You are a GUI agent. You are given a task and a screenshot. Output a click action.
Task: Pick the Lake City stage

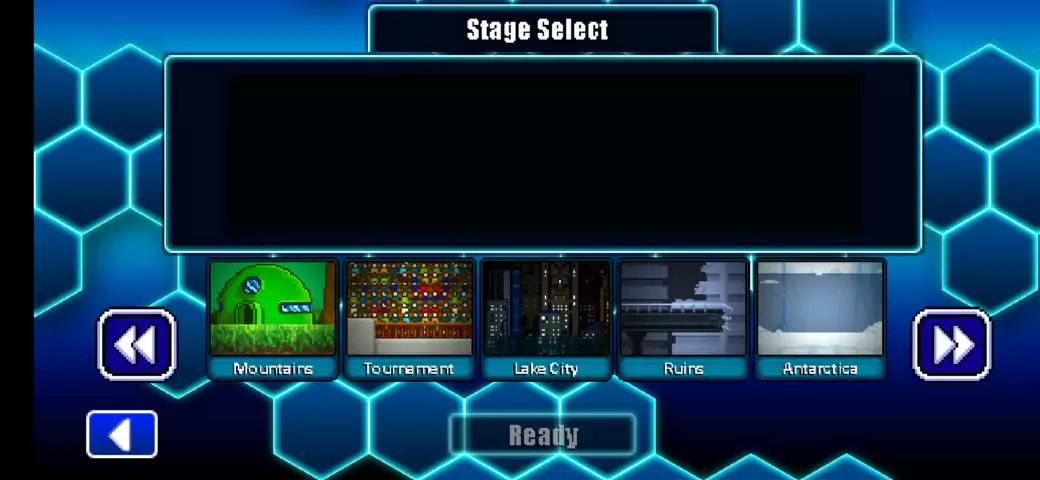click(x=546, y=318)
